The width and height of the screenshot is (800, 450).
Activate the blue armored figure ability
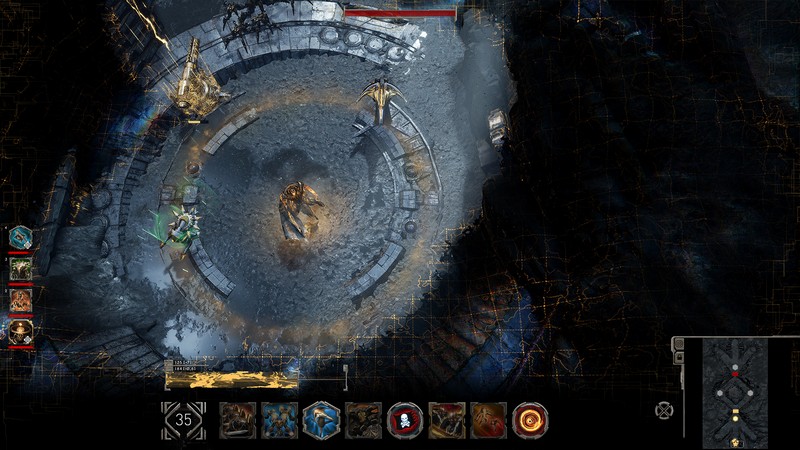coord(280,420)
